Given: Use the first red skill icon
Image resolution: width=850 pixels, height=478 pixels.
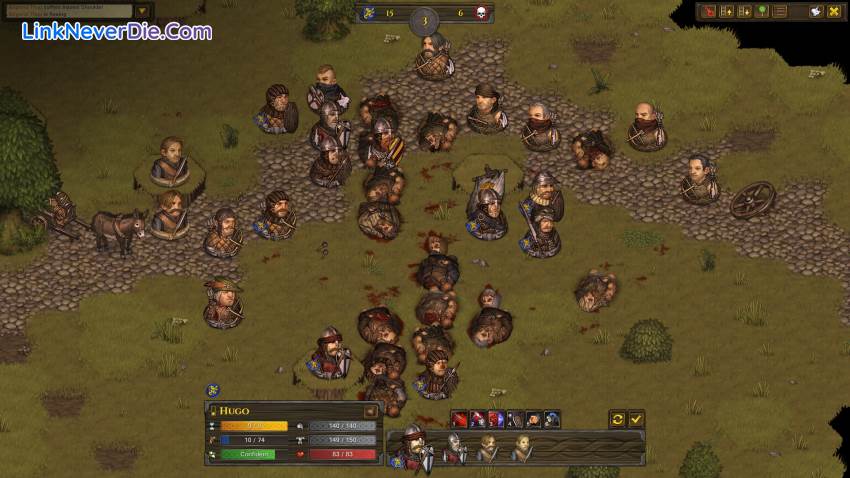Looking at the screenshot, I should [459, 419].
